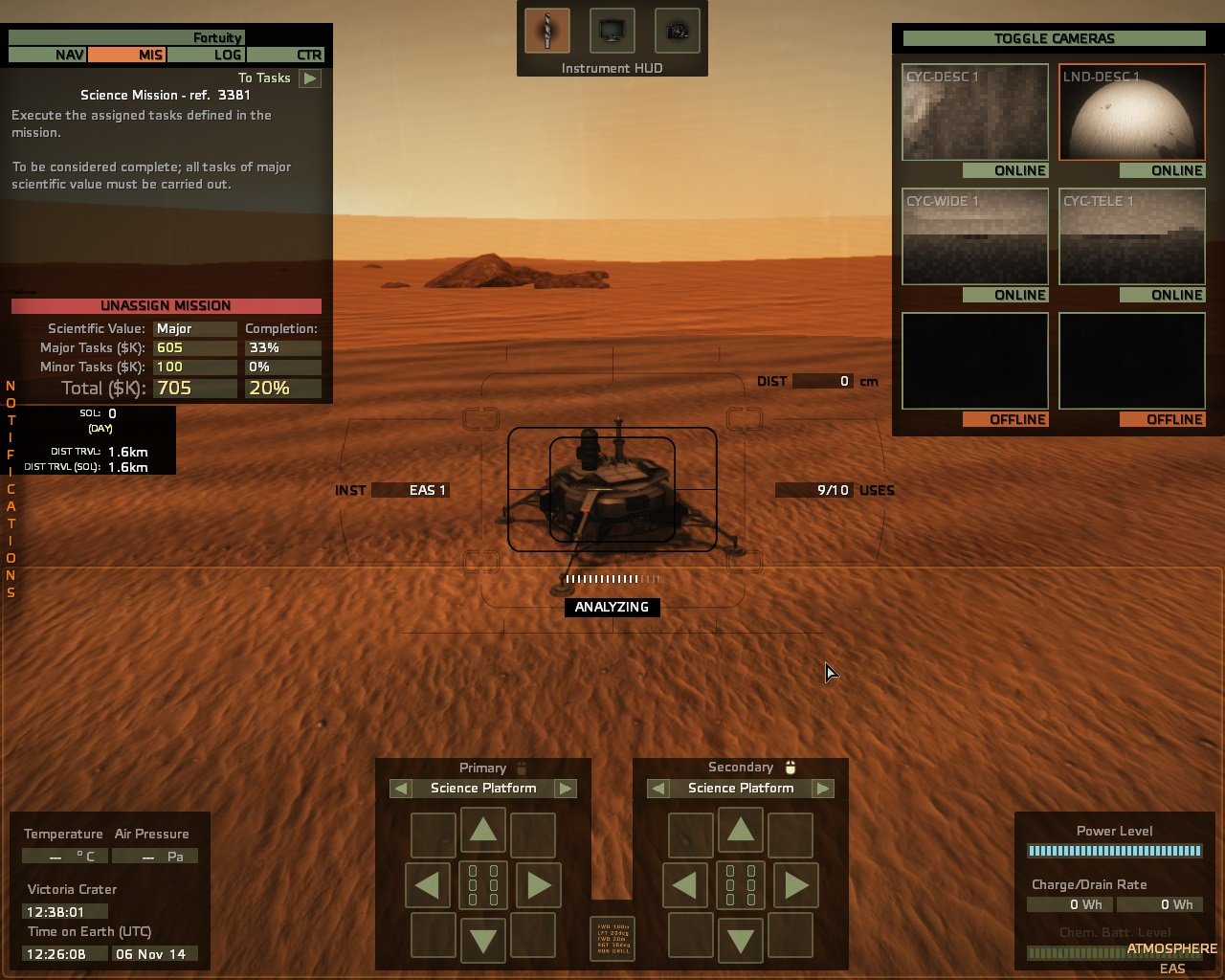Toggle the CYC-TELE 1 camera online status

tap(1164, 295)
